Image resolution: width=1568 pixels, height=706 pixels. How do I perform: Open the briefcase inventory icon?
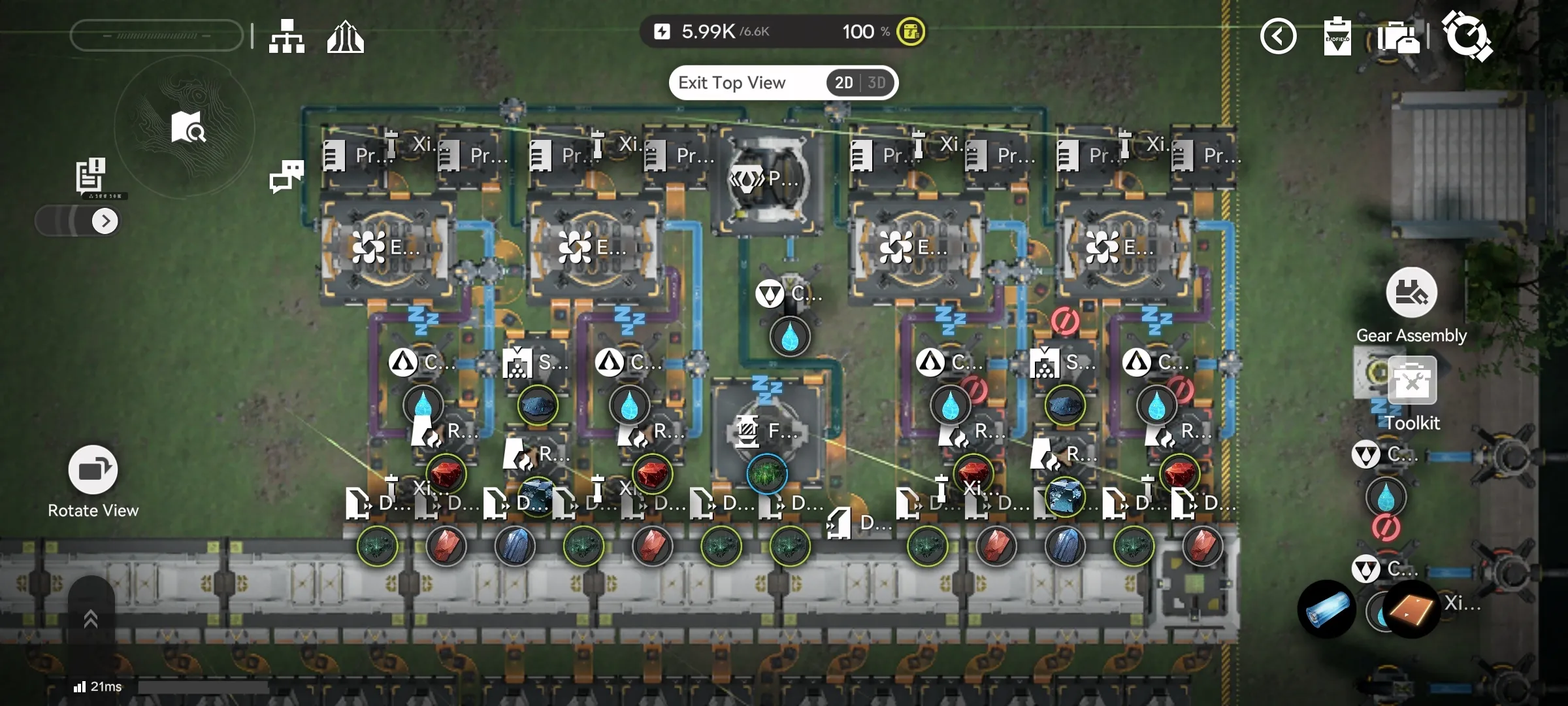pos(1398,37)
